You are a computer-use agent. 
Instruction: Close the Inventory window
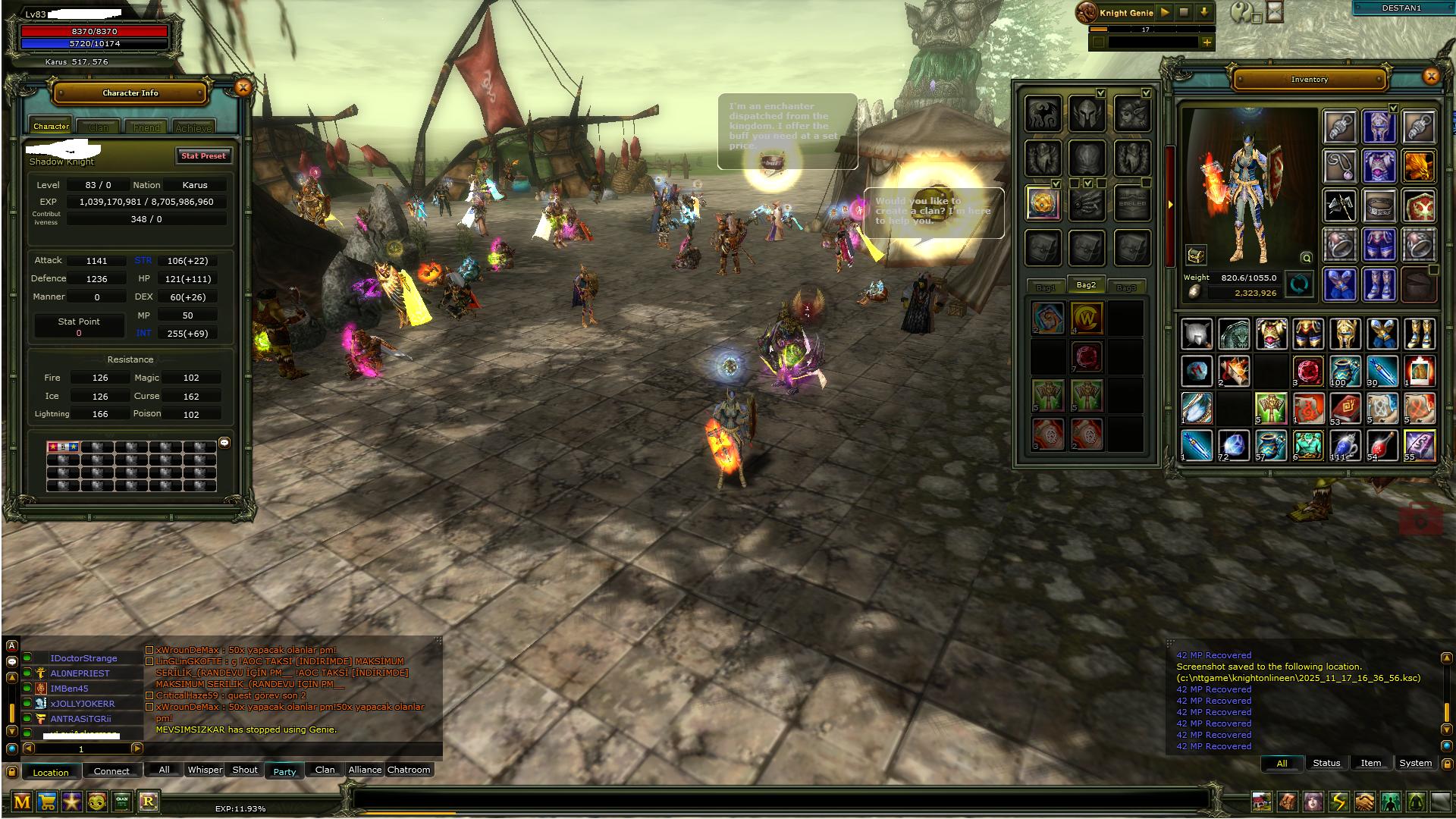coord(1431,76)
